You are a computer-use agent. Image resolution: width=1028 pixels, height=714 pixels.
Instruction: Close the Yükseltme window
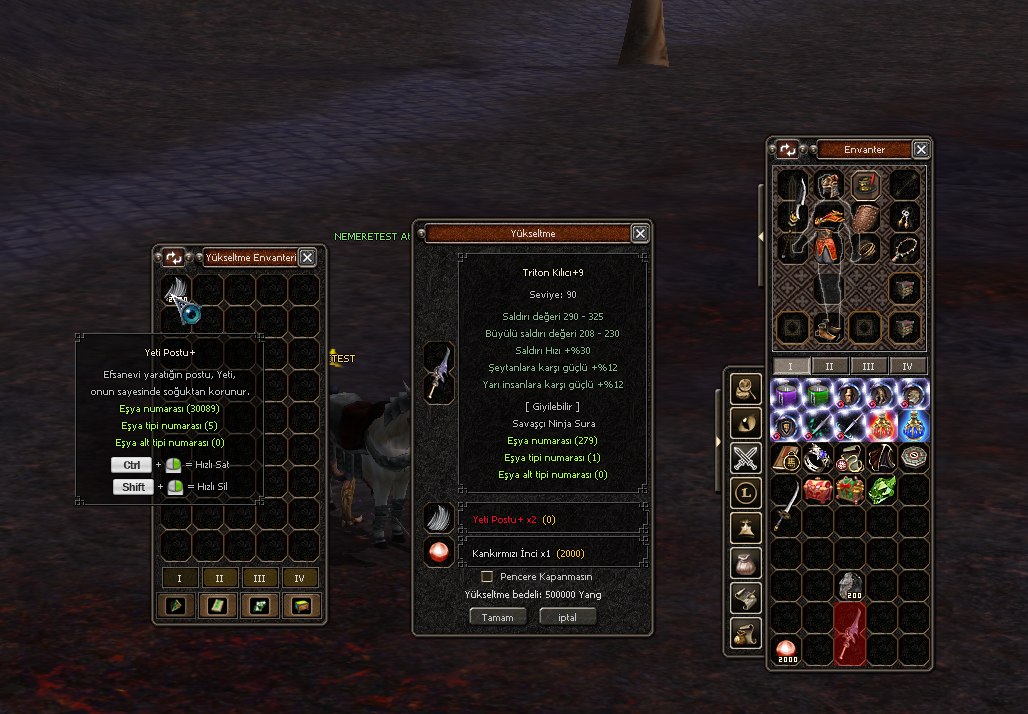coord(640,233)
